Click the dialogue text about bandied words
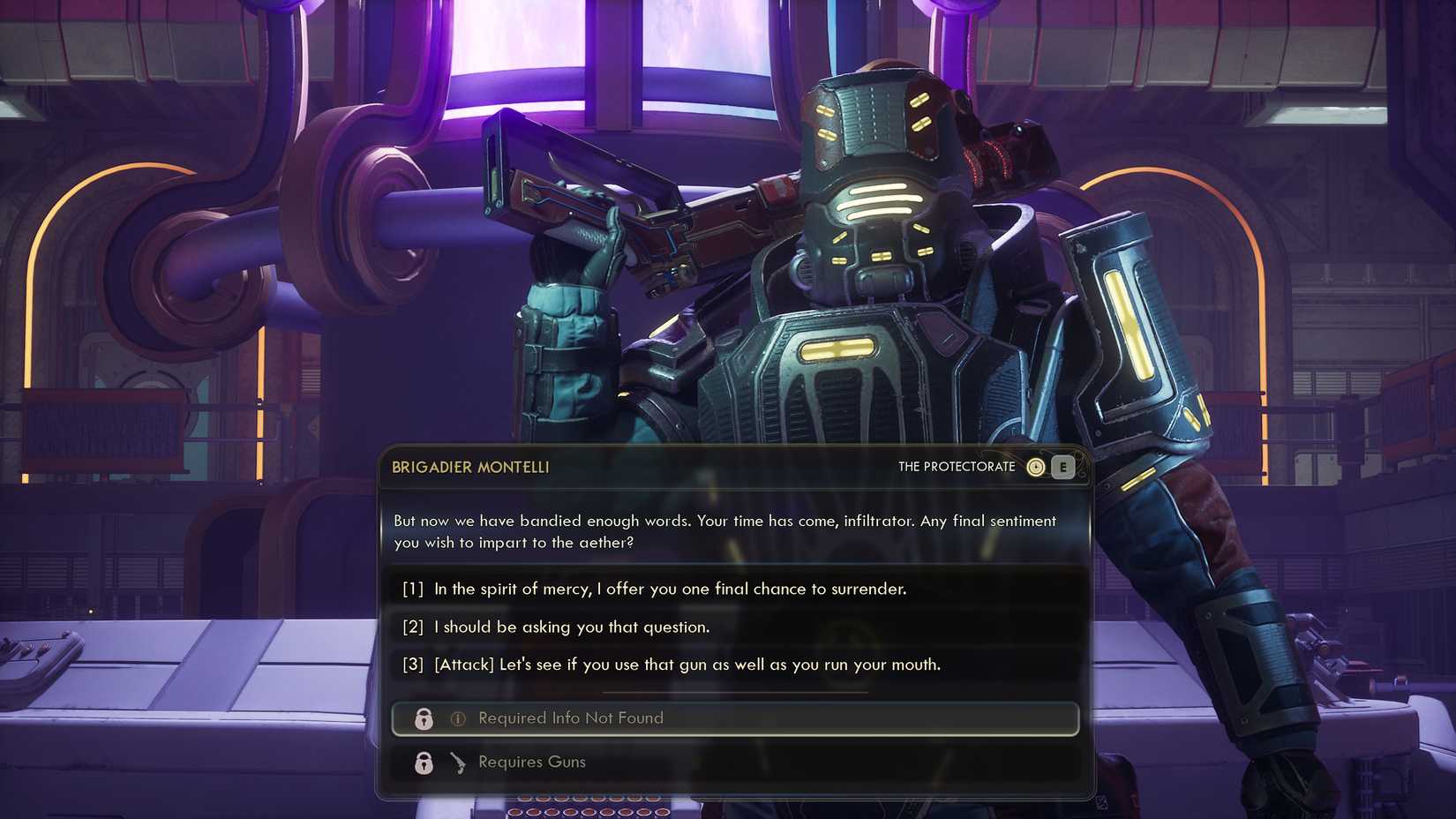 point(724,531)
